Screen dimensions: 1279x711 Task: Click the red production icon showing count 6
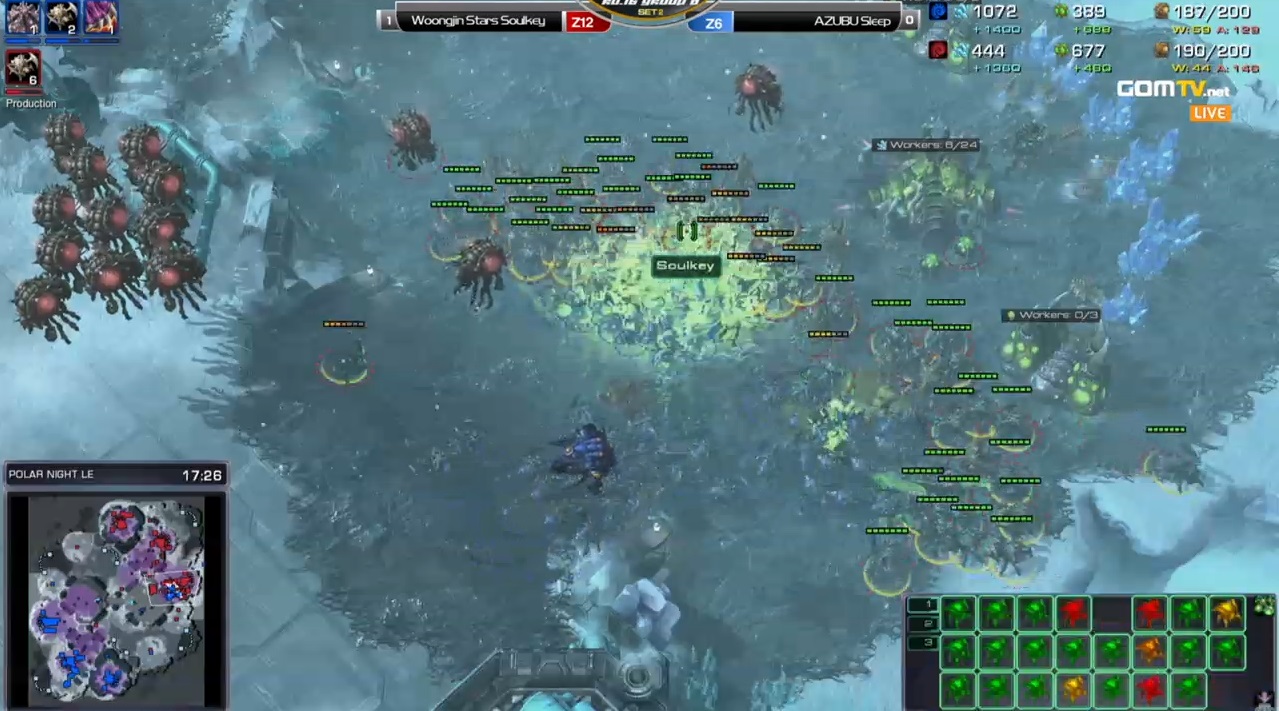[x=23, y=68]
